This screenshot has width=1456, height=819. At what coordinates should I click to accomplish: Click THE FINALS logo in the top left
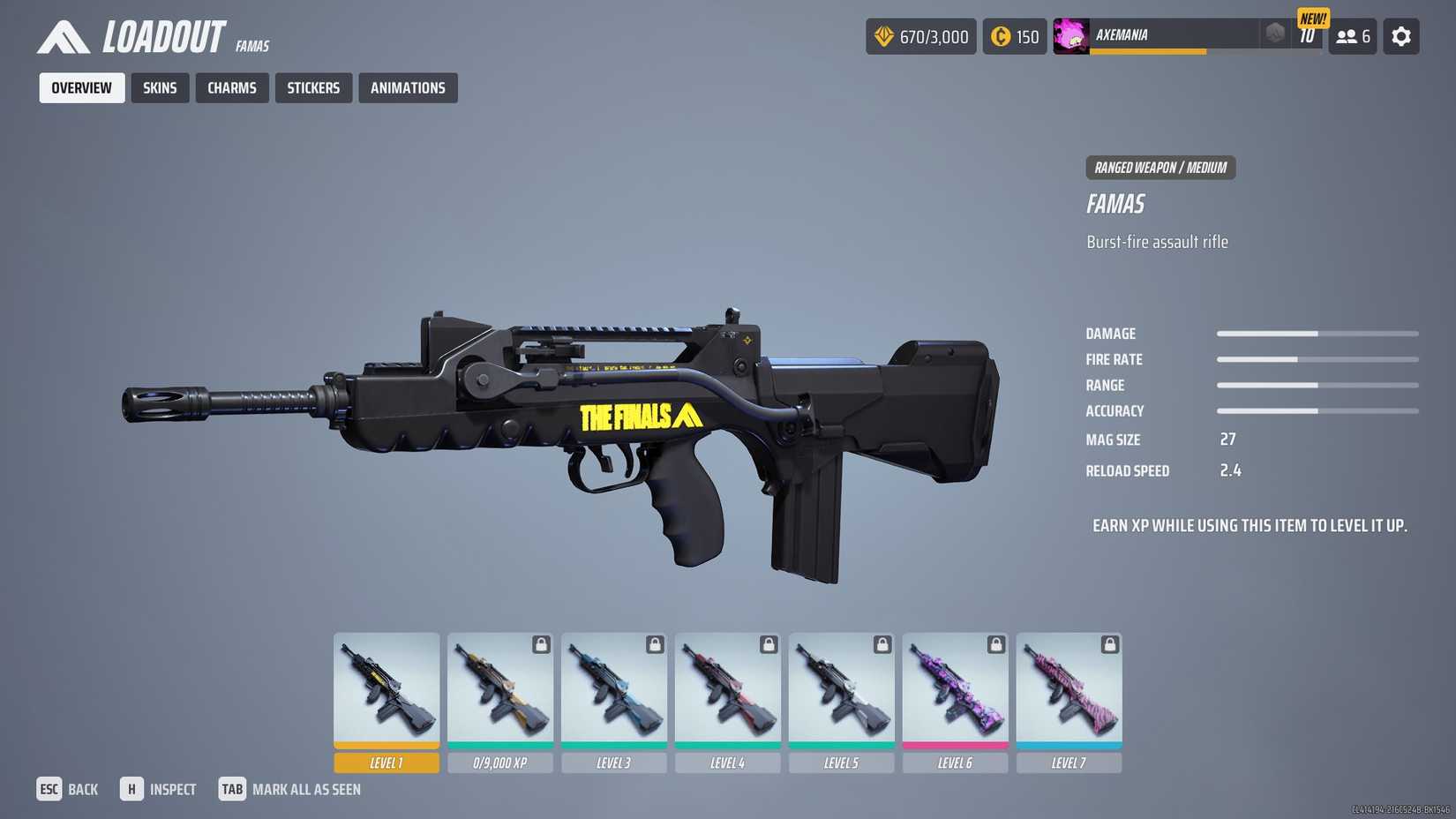point(66,36)
